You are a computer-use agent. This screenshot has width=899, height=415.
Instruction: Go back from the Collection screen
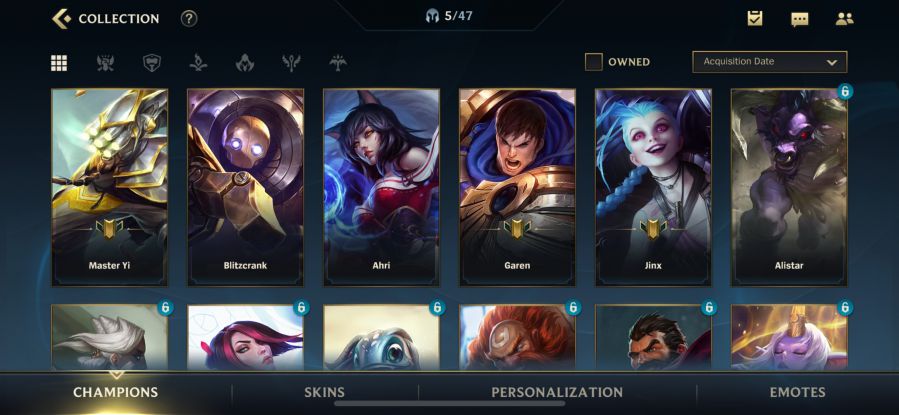(62, 18)
